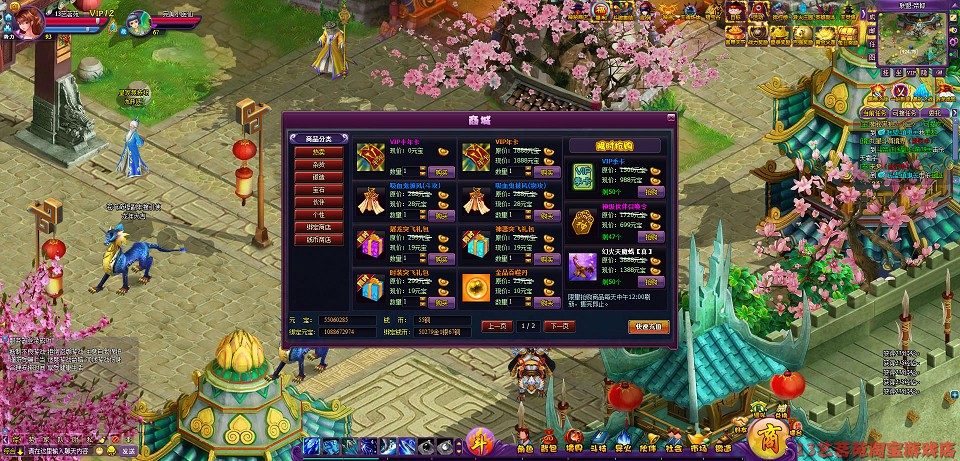The height and width of the screenshot is (461, 960).
Task: Grab the 幻火天魔蝎 flash-sale offer
Action: pos(651,283)
